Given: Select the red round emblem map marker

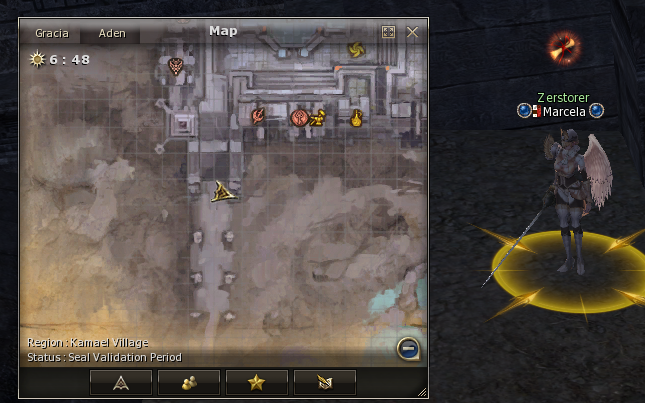Looking at the screenshot, I should 298,117.
